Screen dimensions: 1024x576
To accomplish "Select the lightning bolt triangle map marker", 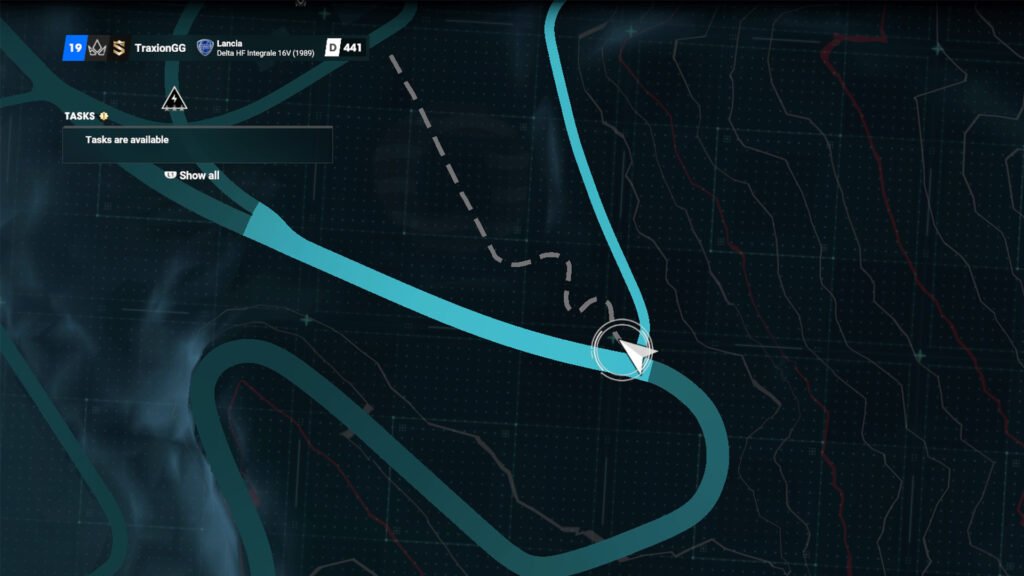I will pos(175,99).
